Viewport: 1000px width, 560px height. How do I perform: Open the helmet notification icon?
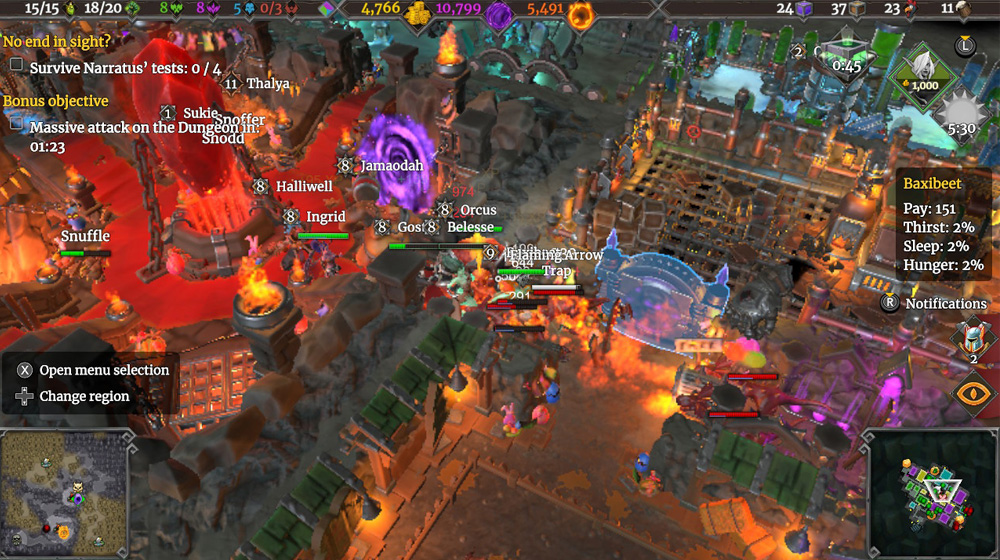tap(968, 337)
